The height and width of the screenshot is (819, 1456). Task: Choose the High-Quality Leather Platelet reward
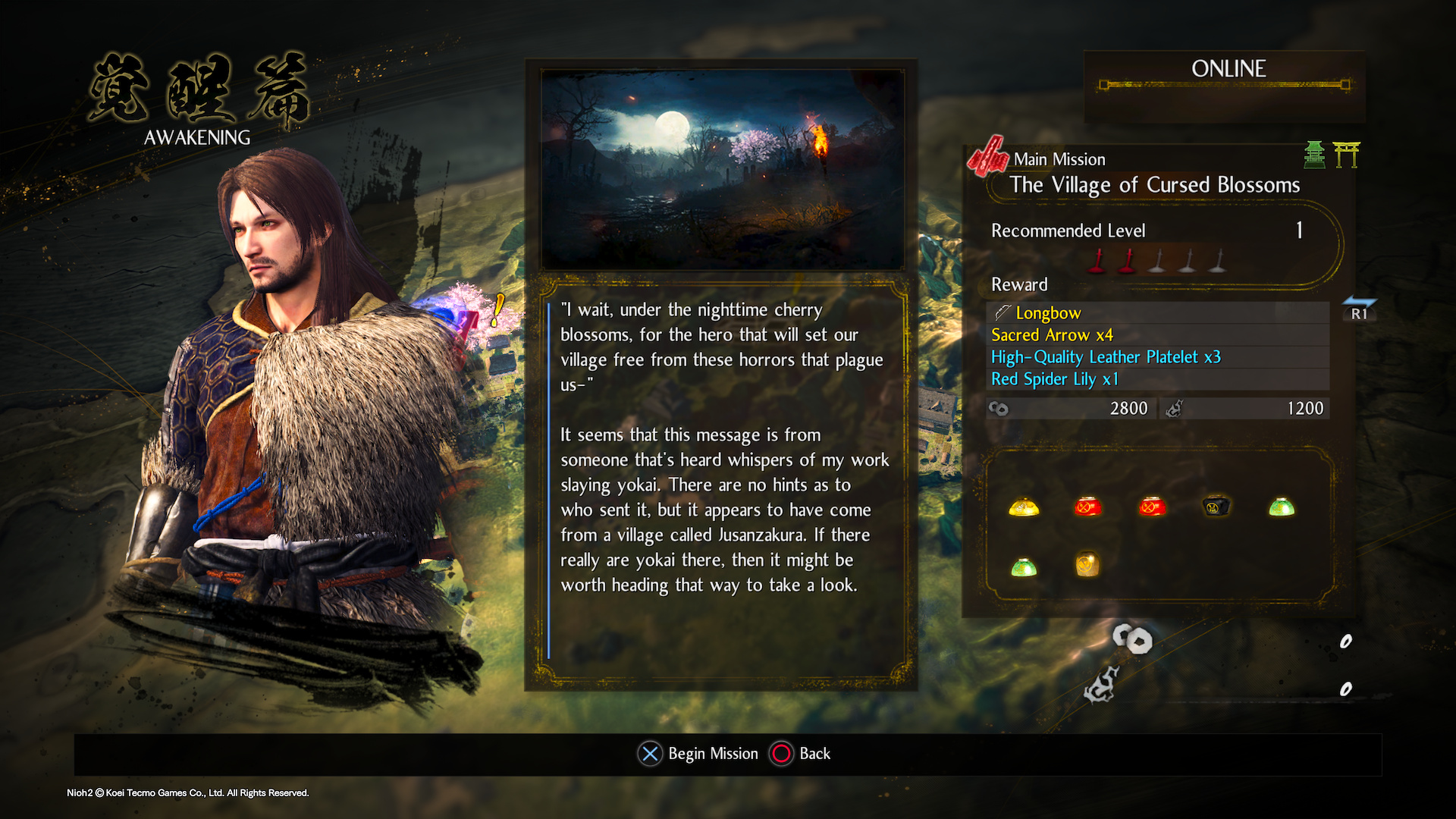pyautogui.click(x=1105, y=356)
